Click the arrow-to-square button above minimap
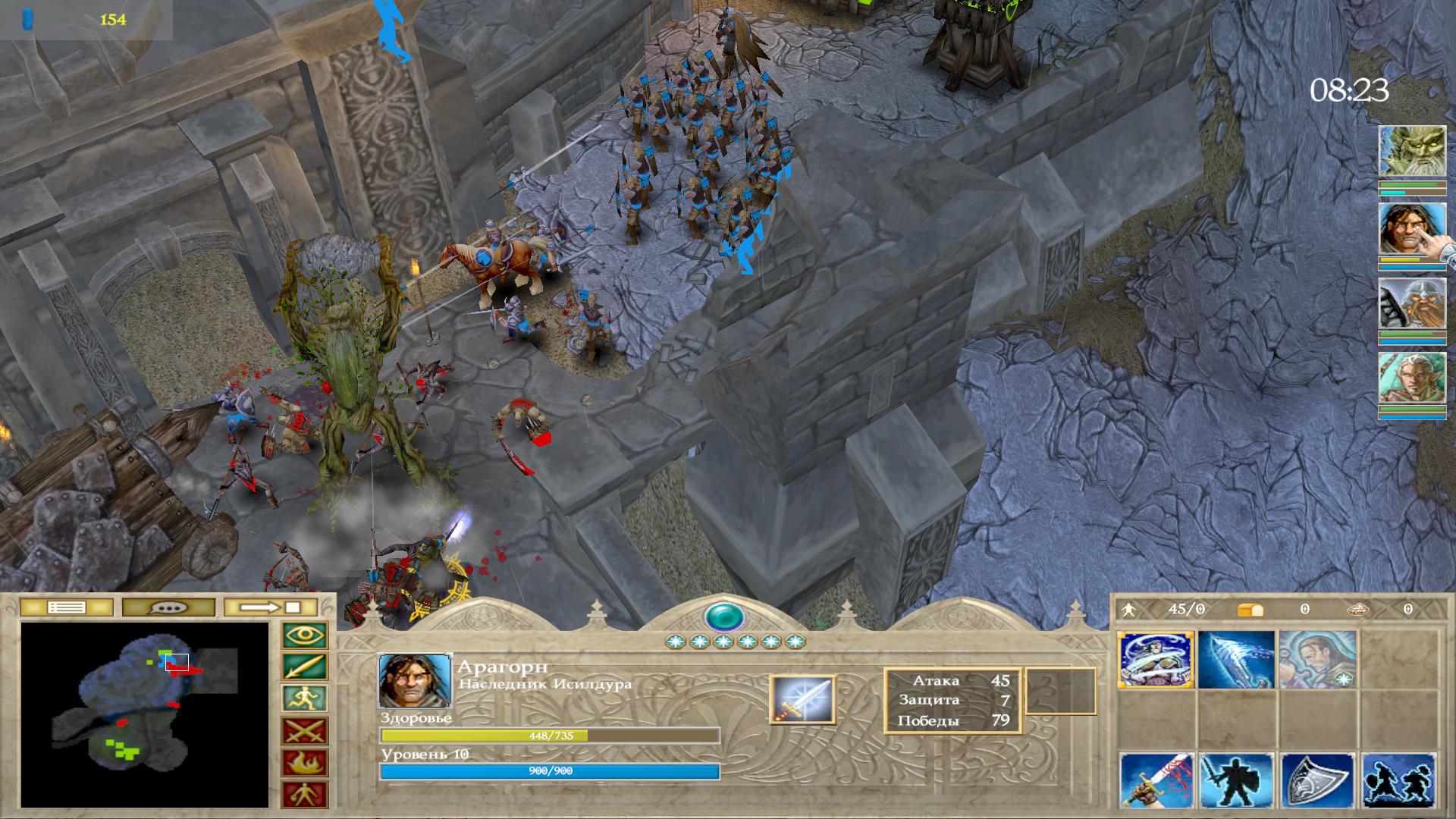This screenshot has height=819, width=1456. click(x=271, y=607)
